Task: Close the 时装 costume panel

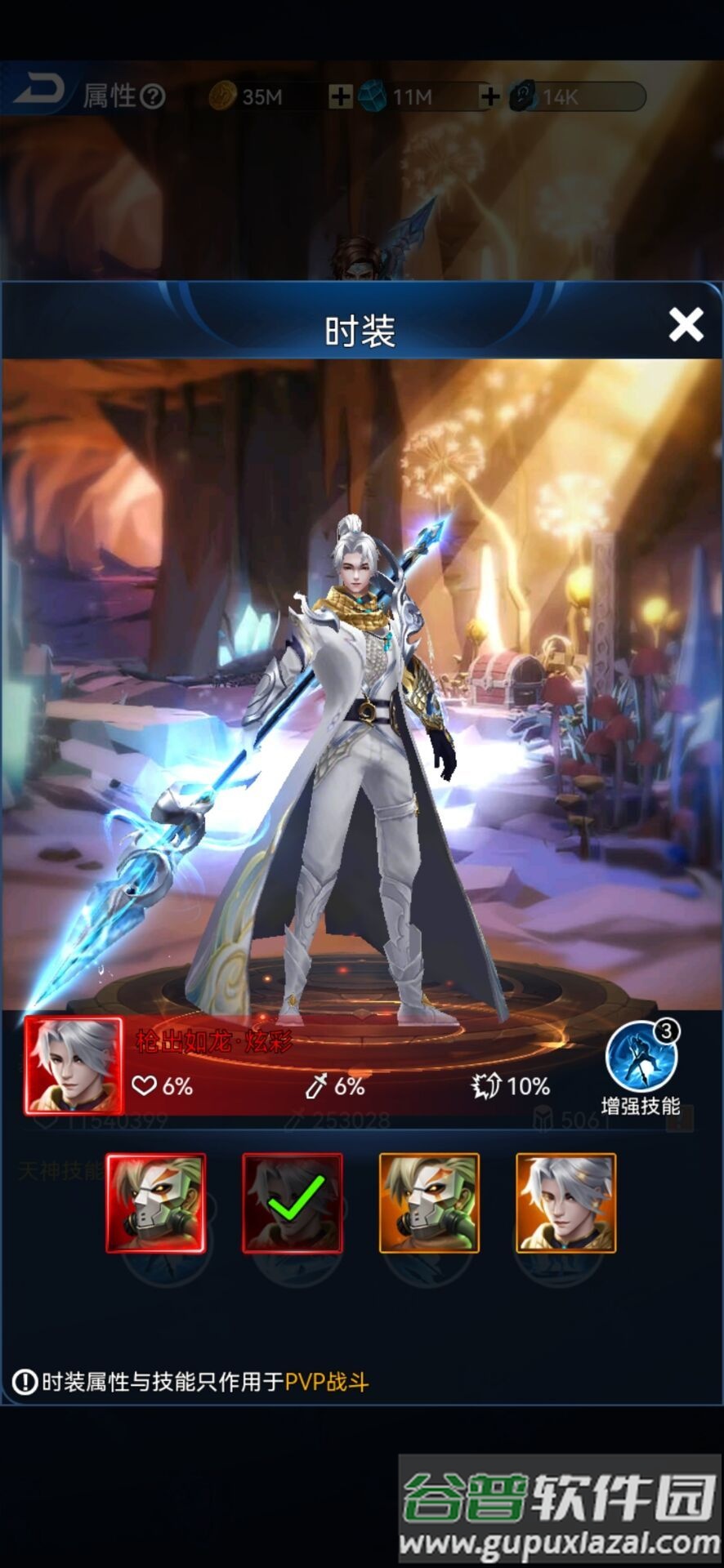Action: (x=686, y=325)
